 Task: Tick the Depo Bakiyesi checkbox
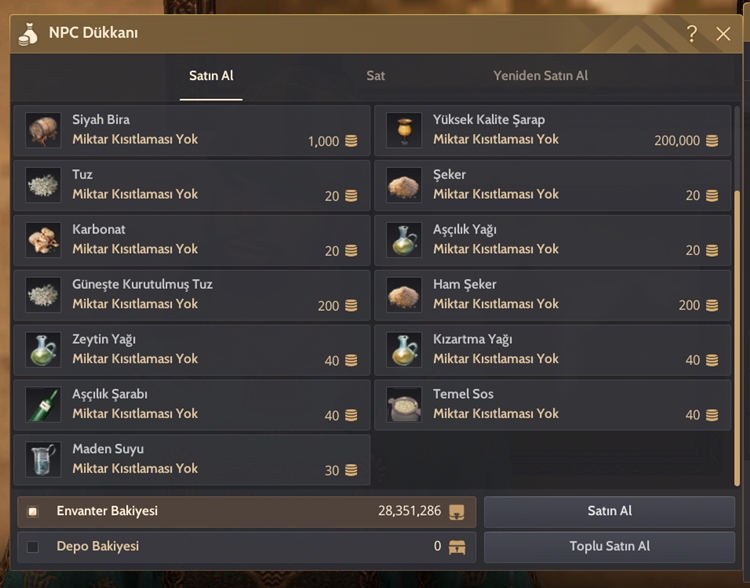point(33,547)
